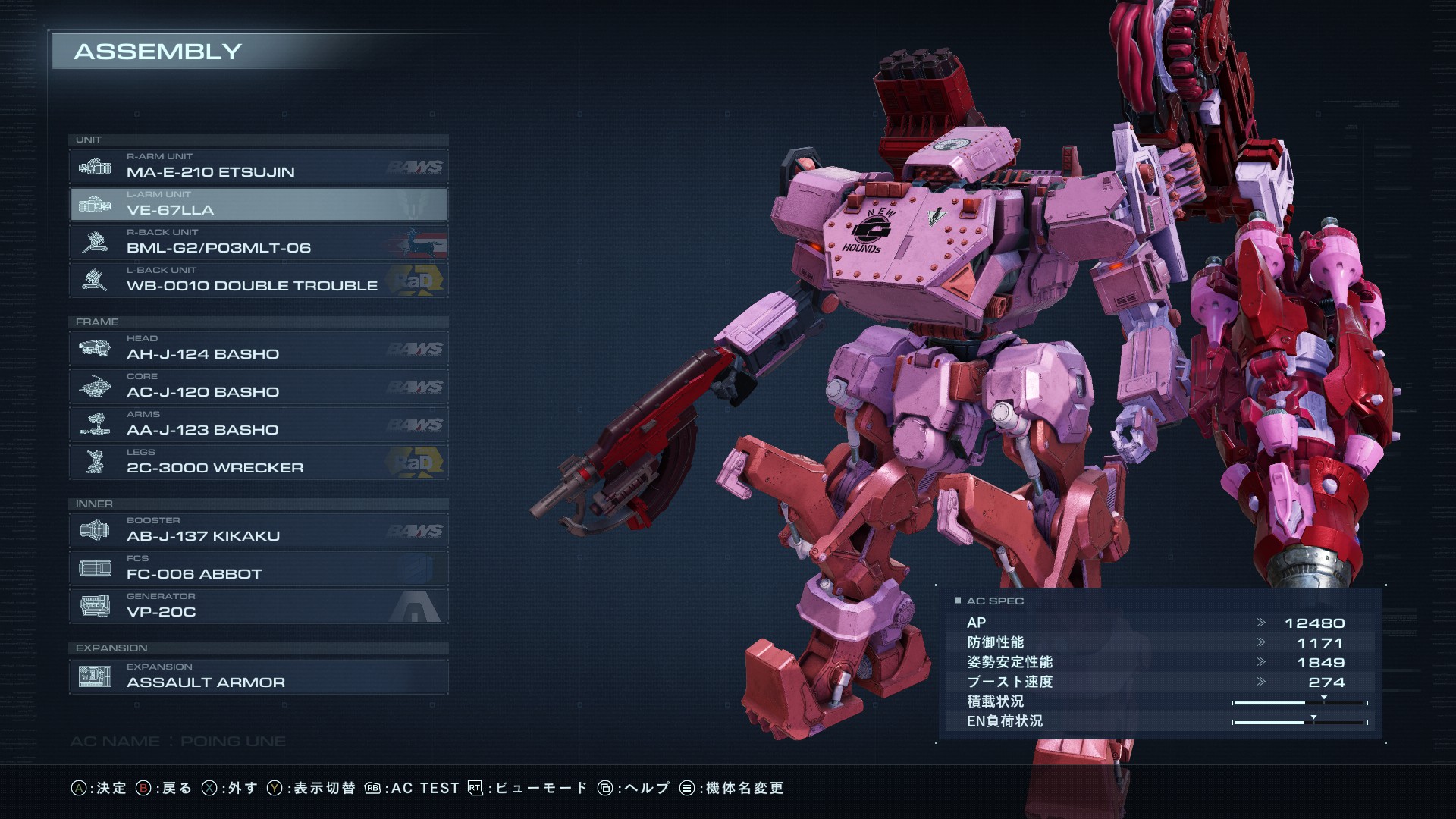The height and width of the screenshot is (819, 1456).
Task: Select the R-ARM UNIT MA-E-210 ETSUJIN slot
Action: pos(259,167)
